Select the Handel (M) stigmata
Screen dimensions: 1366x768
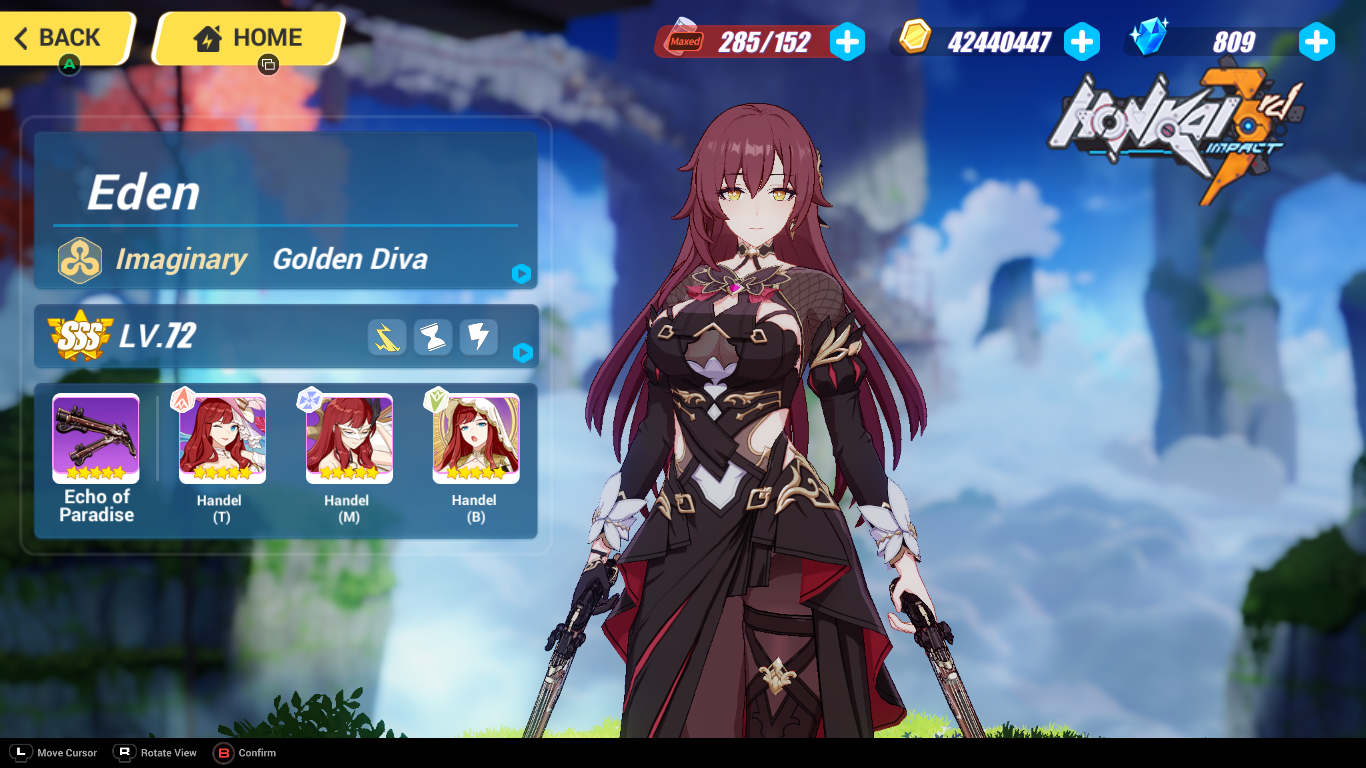coord(348,438)
